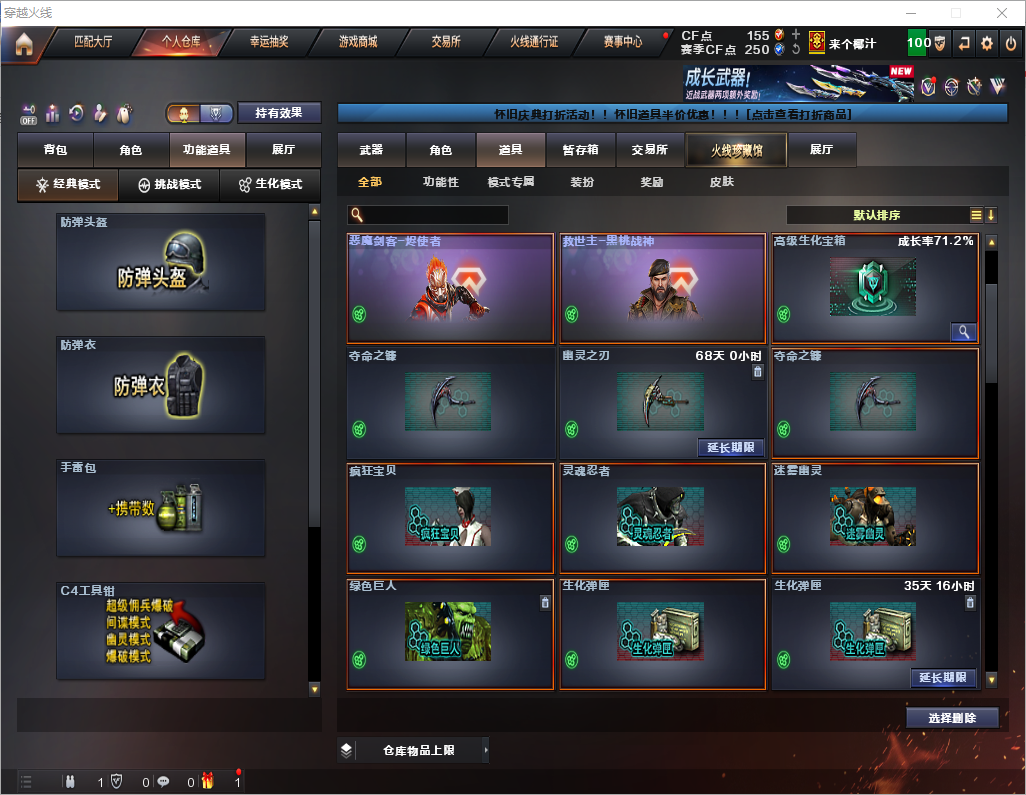This screenshot has width=1026, height=795.
Task: Show the 火线珍藏馆 collection tab
Action: tap(736, 150)
